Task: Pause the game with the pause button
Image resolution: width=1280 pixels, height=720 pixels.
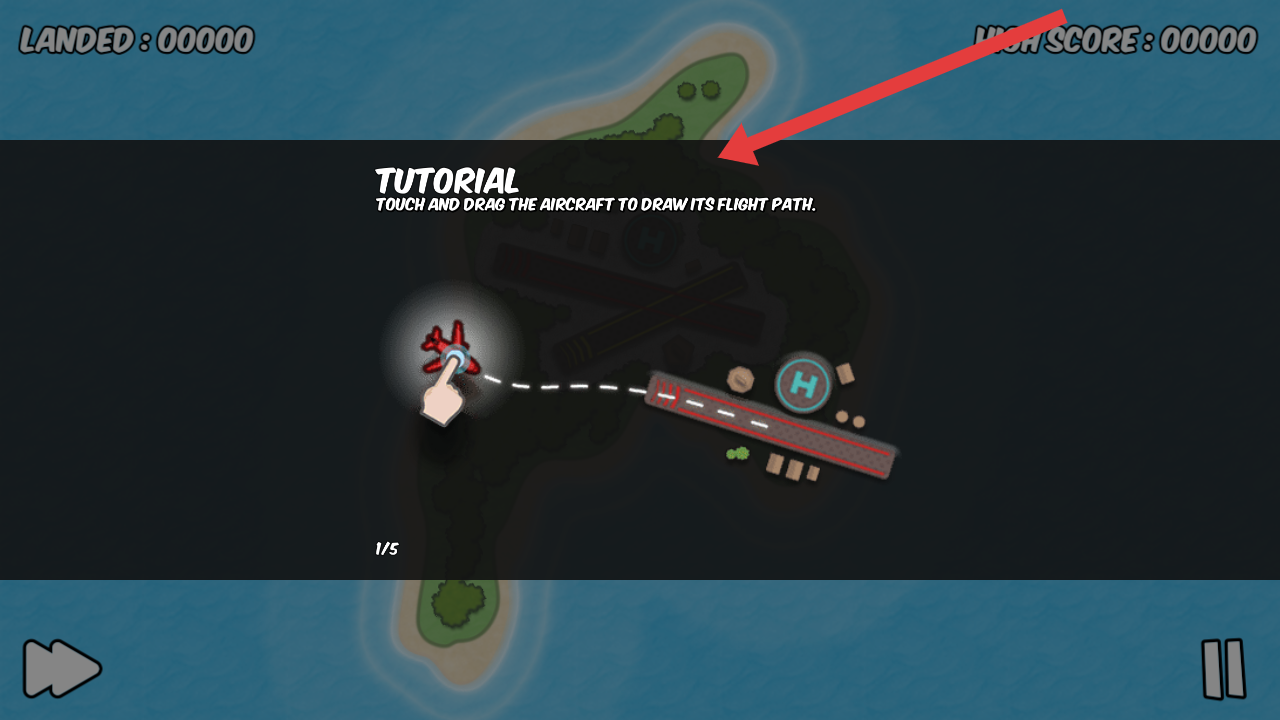Action: tap(1223, 668)
